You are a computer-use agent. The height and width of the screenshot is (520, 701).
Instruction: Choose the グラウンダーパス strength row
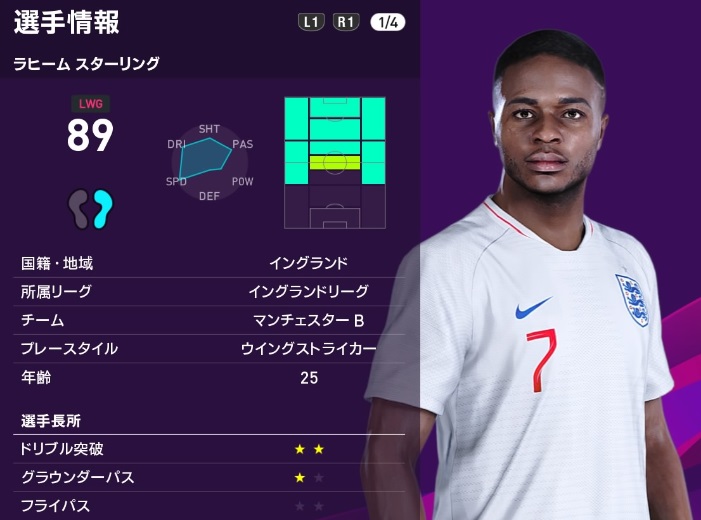(x=208, y=478)
